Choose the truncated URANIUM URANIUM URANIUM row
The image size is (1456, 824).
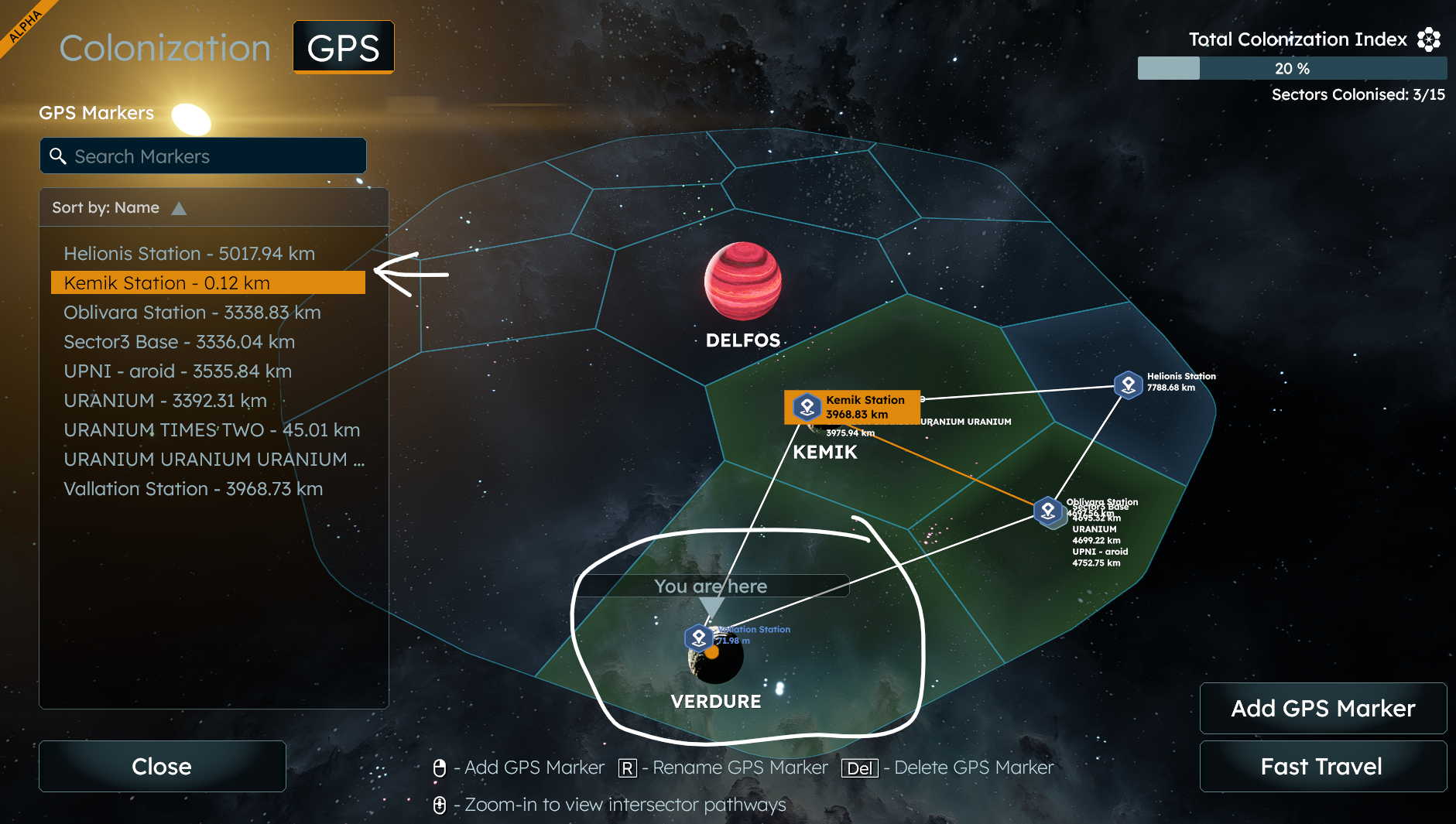(x=214, y=460)
